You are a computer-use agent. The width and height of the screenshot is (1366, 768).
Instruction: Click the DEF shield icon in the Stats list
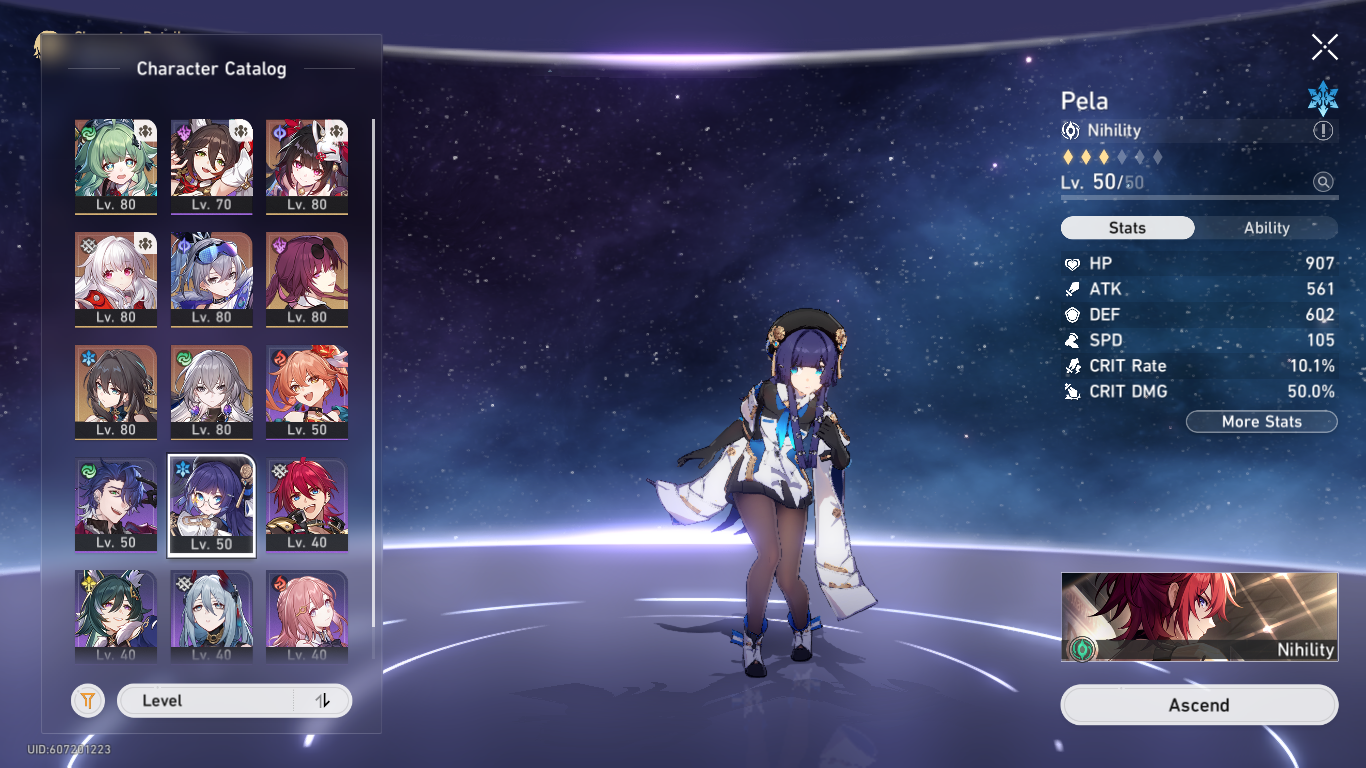pos(1072,314)
